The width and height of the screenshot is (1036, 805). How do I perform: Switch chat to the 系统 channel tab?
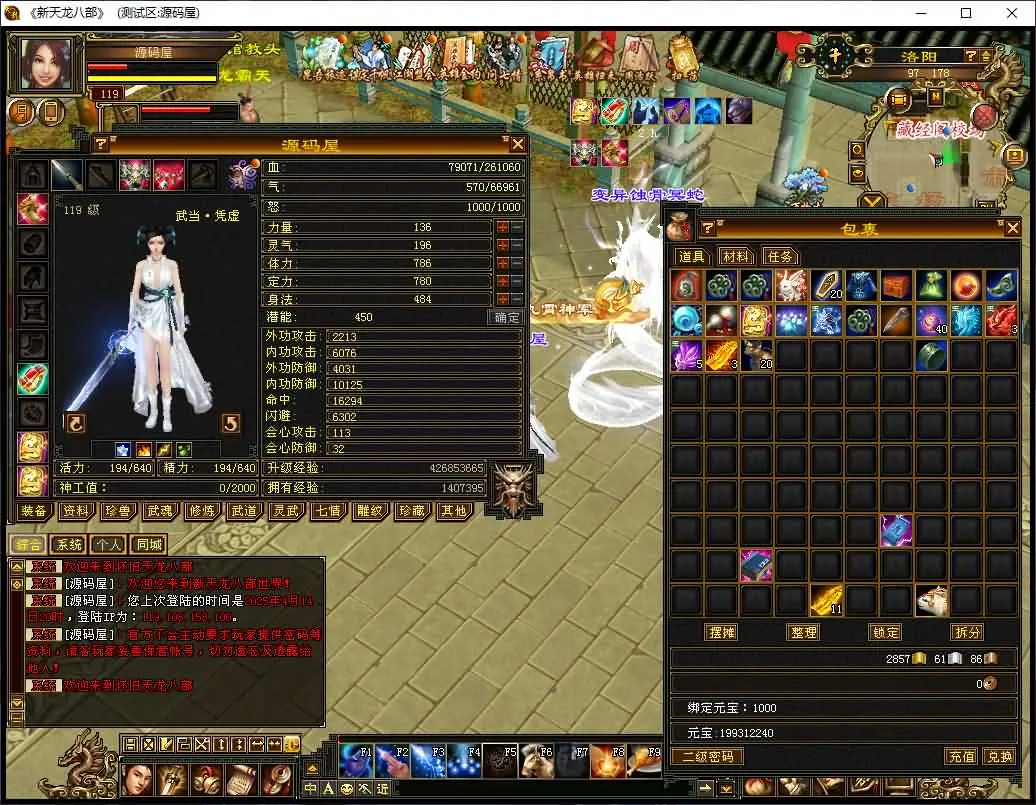pos(69,545)
